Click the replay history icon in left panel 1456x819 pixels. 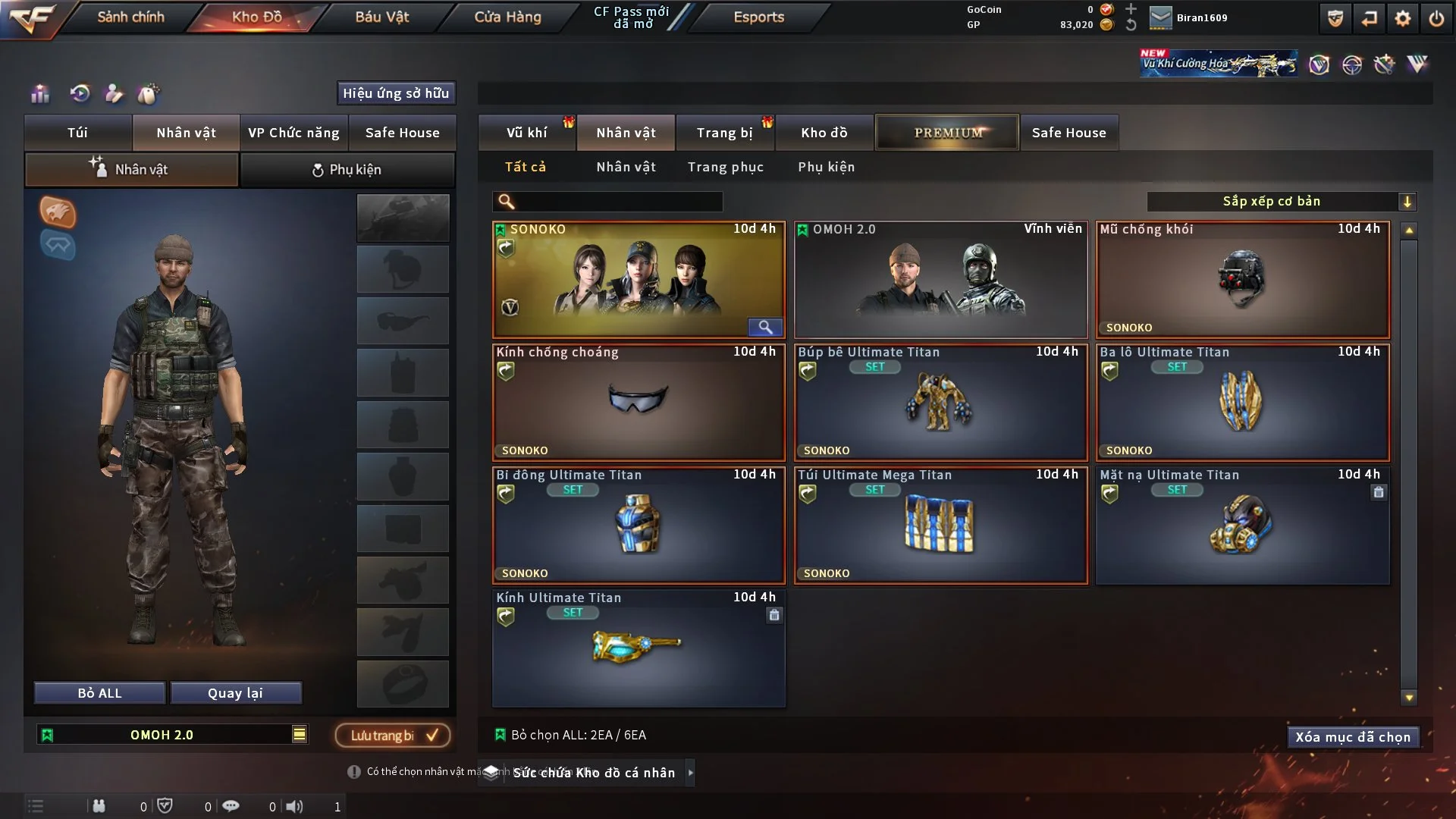pos(80,95)
